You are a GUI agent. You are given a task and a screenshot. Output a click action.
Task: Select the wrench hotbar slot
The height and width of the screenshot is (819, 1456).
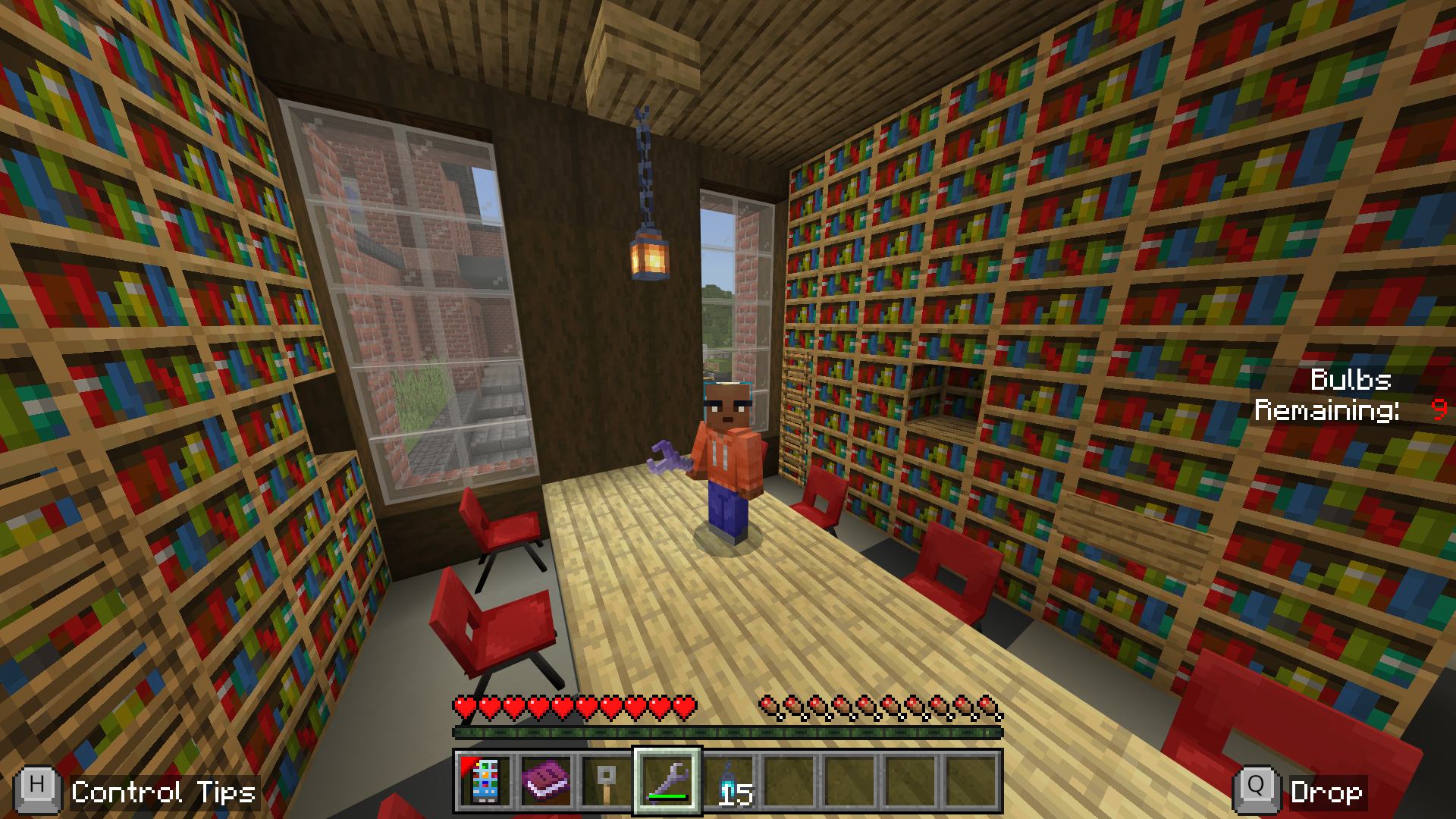point(667,781)
